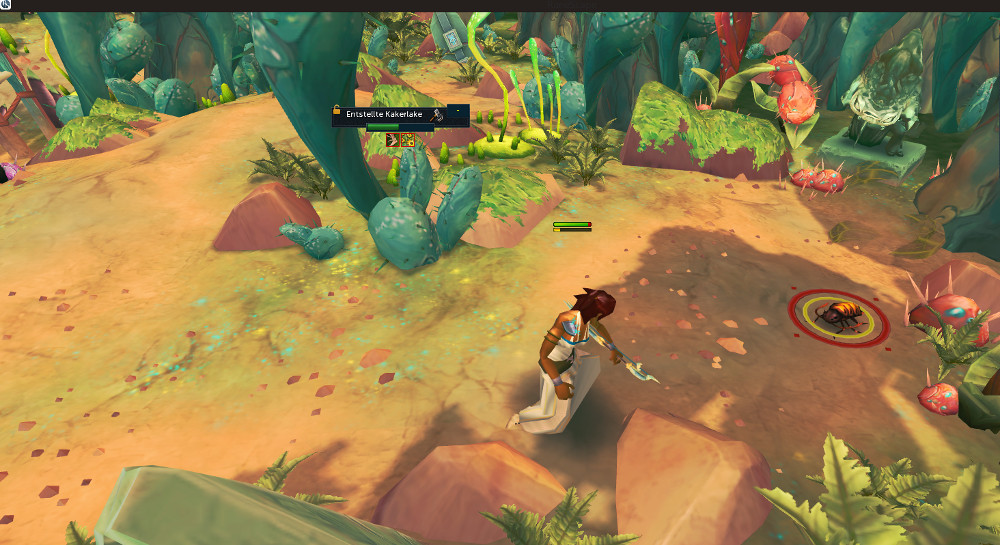Target the cockroach with the red selection ring
Screen dimensions: 1000x545
pos(838,317)
